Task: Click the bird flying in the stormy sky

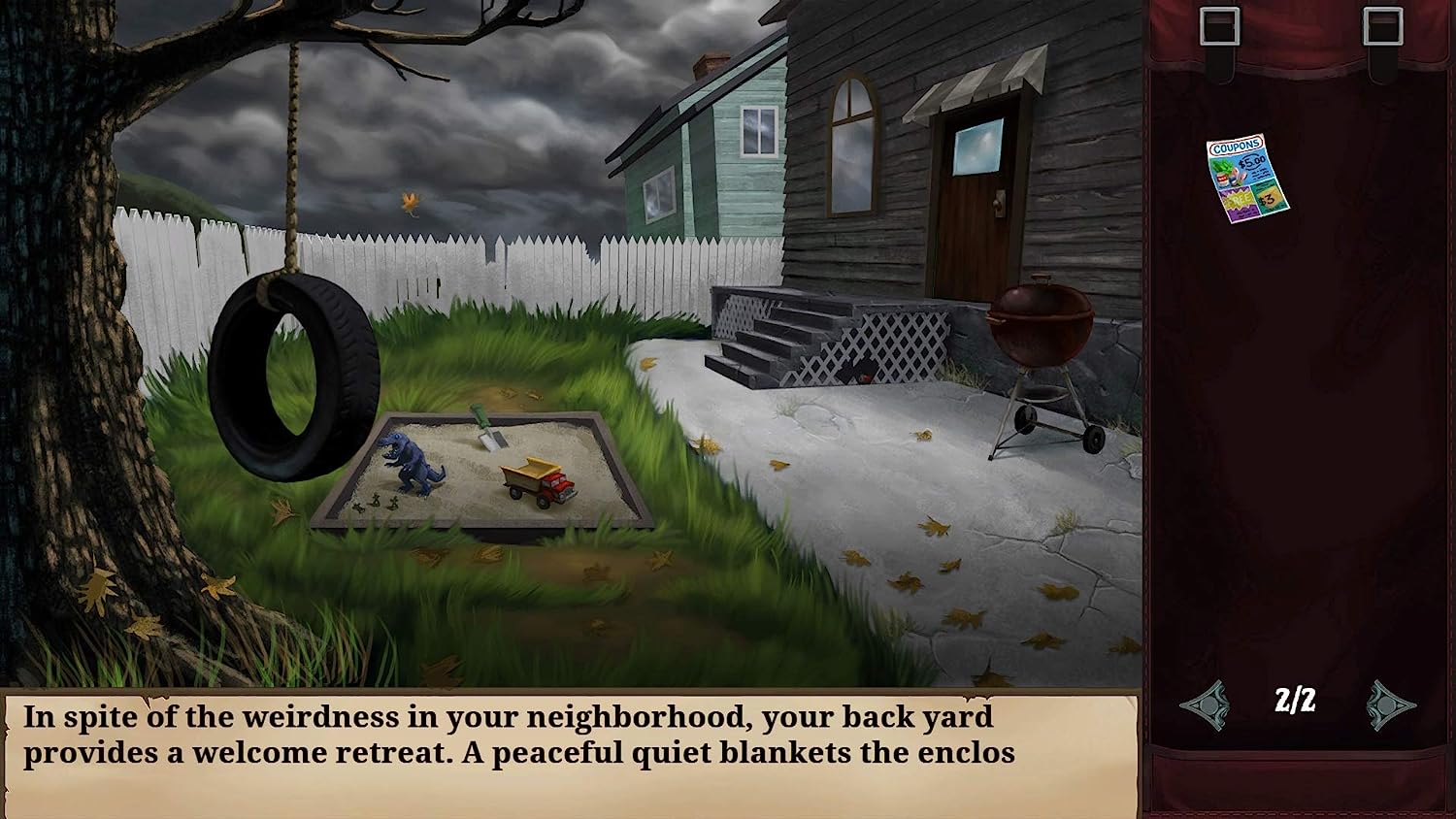Action: click(x=412, y=200)
